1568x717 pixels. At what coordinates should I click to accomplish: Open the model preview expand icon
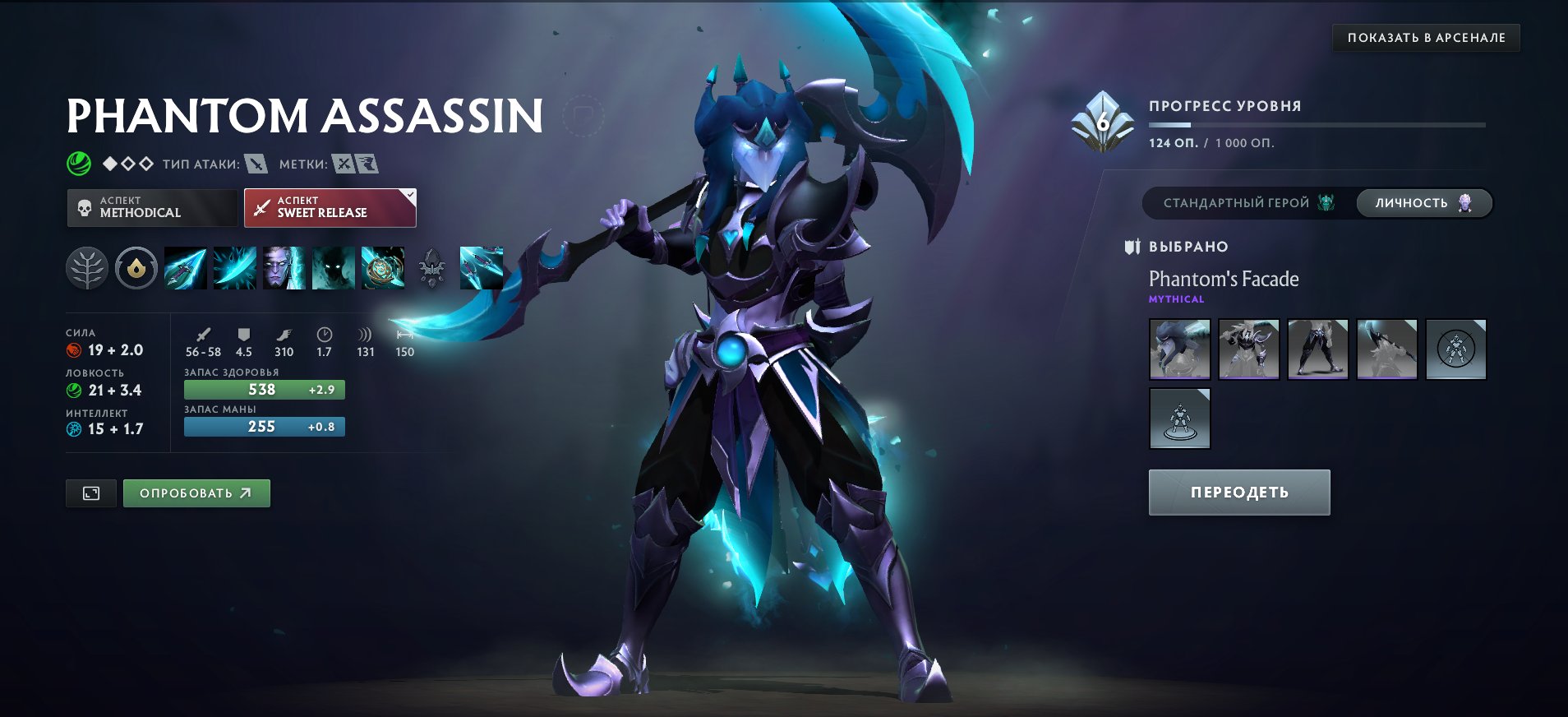pos(90,493)
